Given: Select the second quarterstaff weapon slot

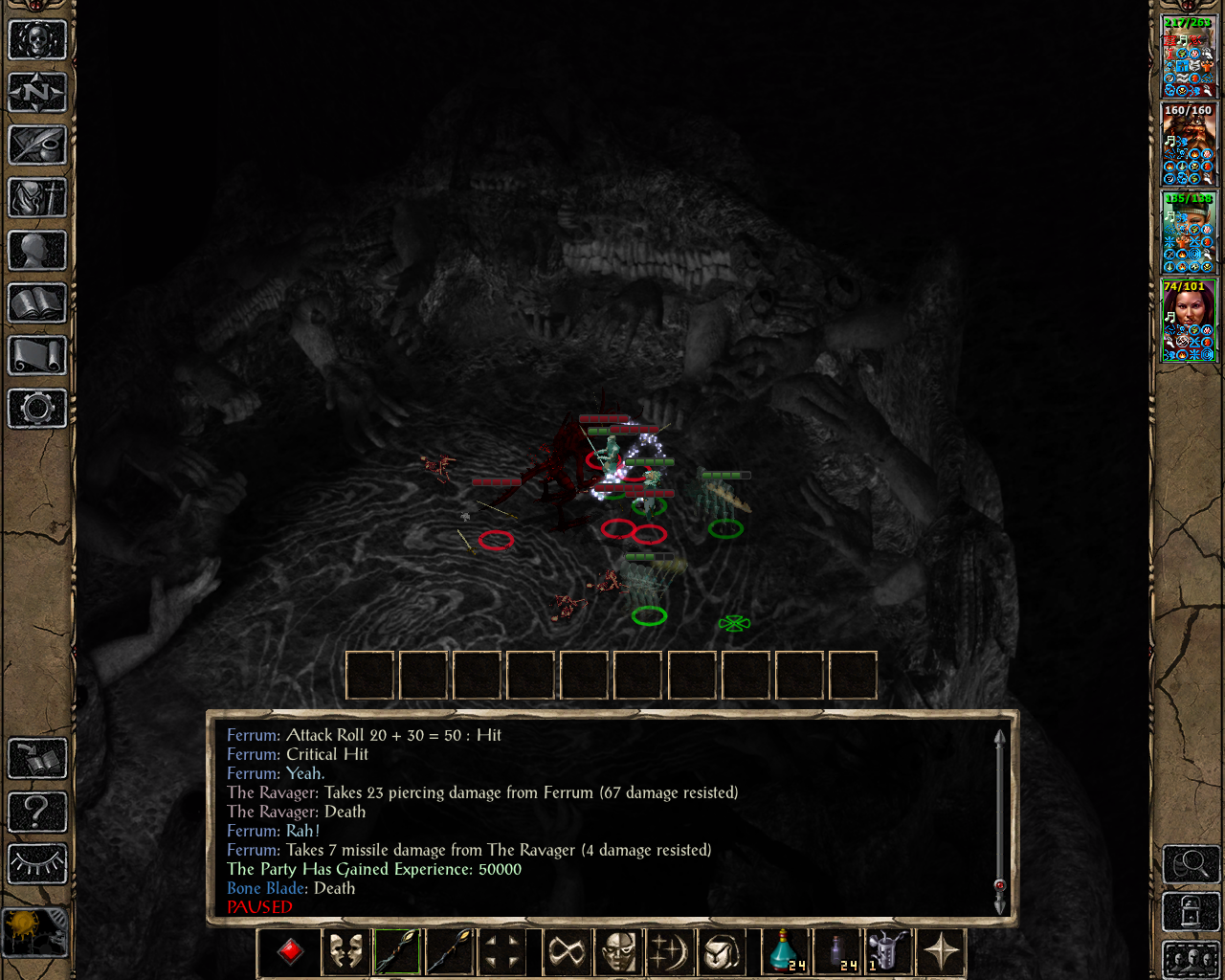Looking at the screenshot, I should coord(448,950).
